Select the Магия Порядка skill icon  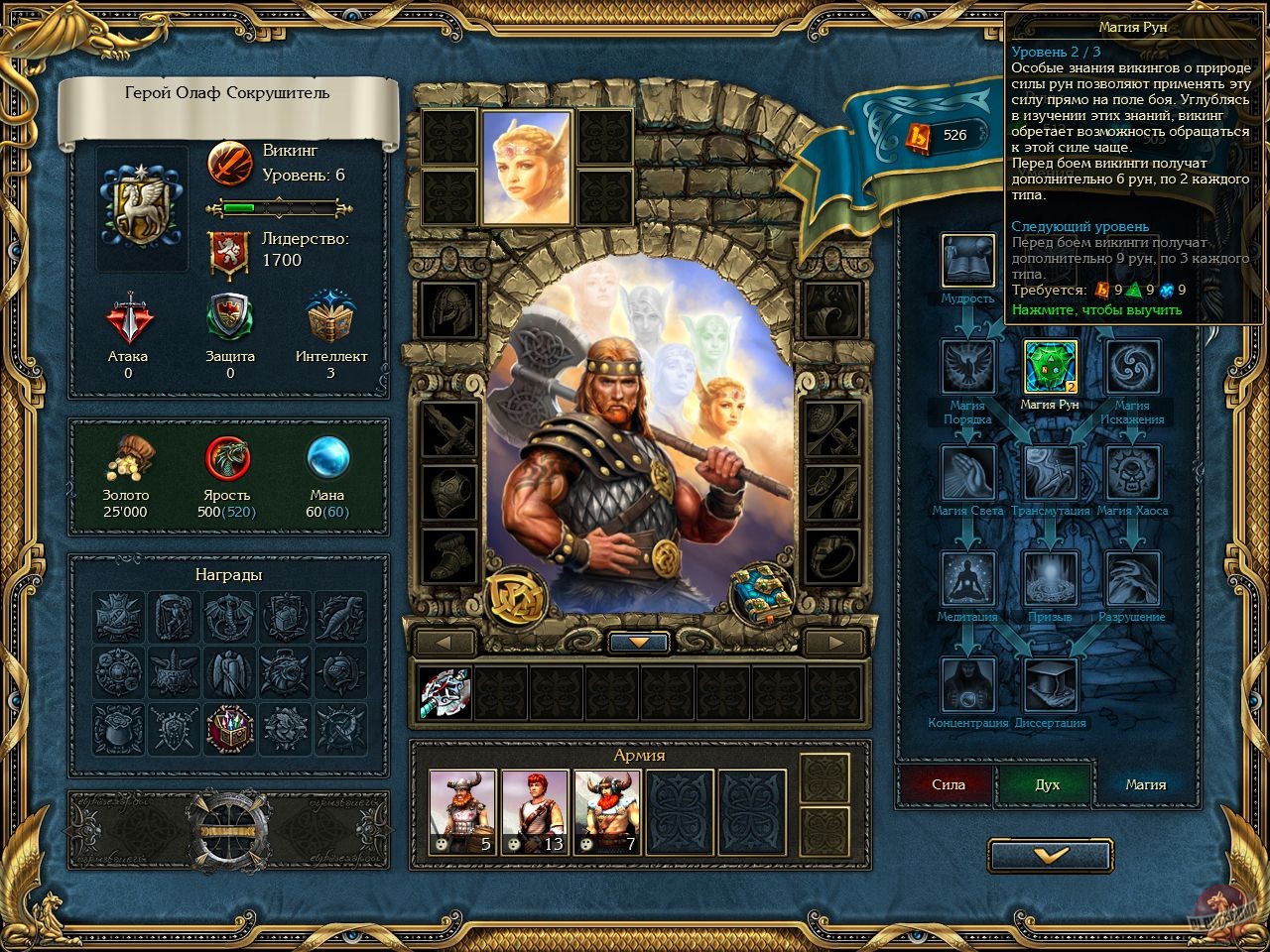[x=967, y=365]
